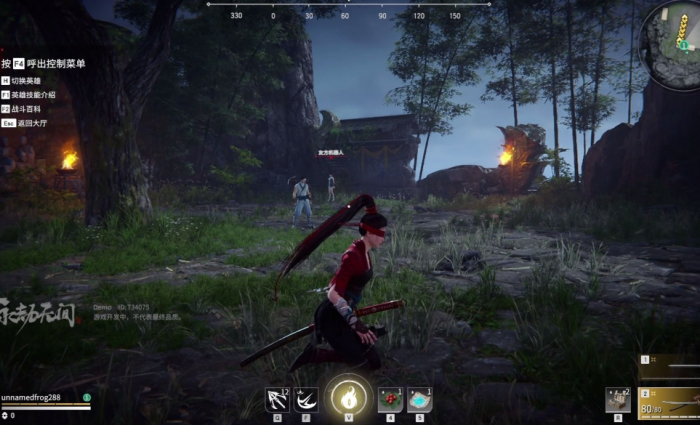
Task: Activate the crescent slash skill icon
Action: (306, 399)
